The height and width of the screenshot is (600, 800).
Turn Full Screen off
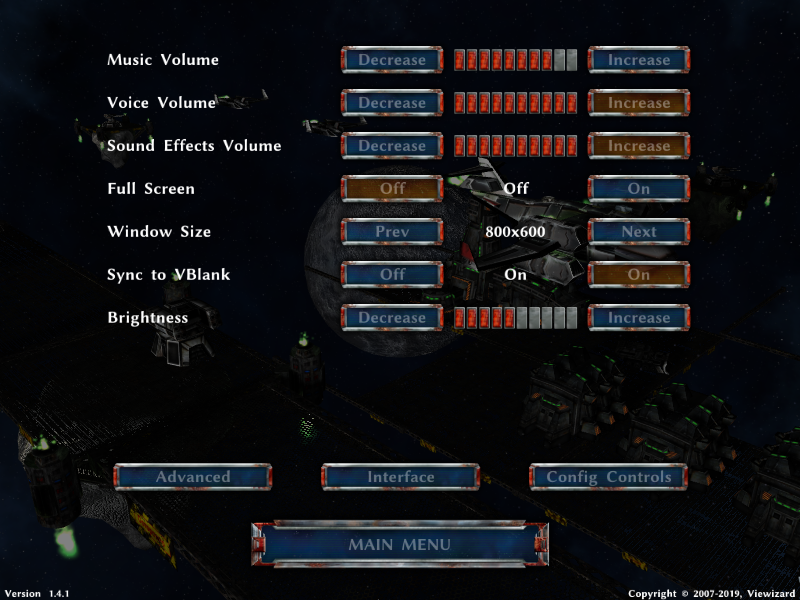tap(392, 189)
